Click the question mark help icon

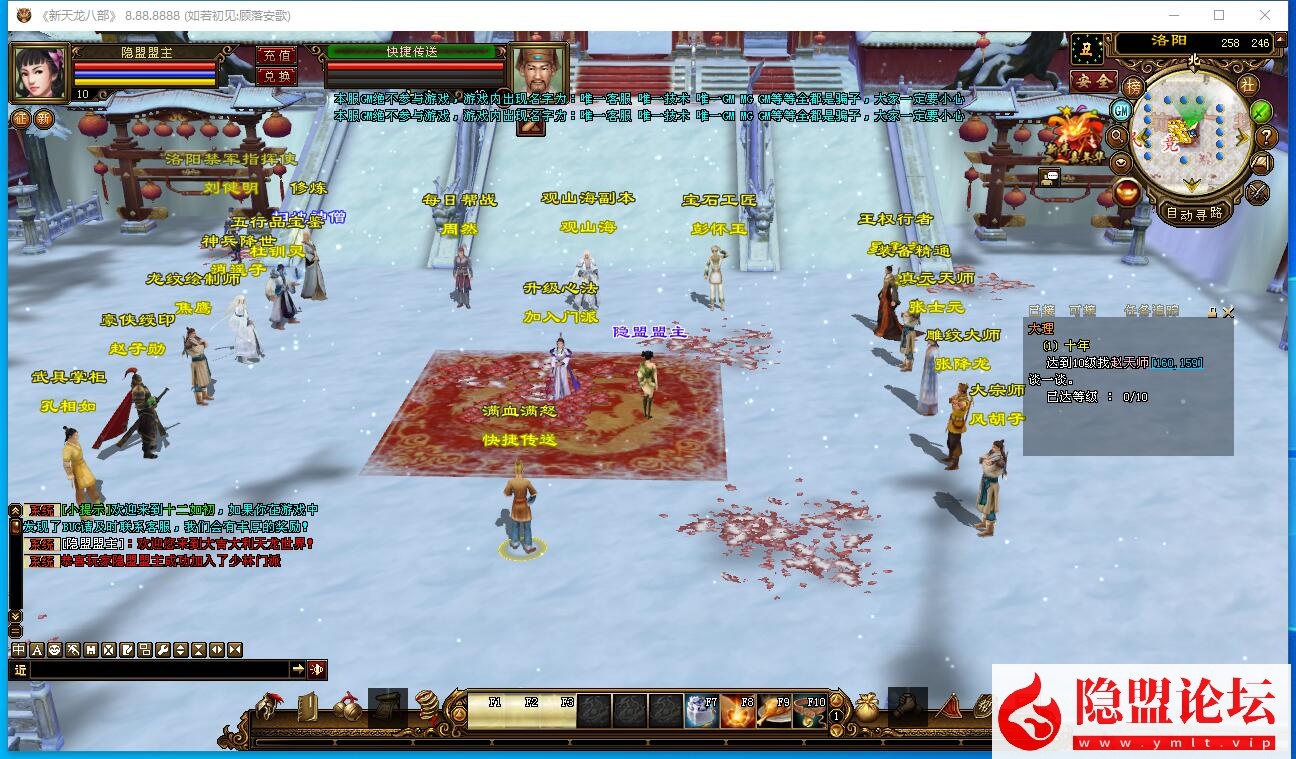pos(1266,137)
